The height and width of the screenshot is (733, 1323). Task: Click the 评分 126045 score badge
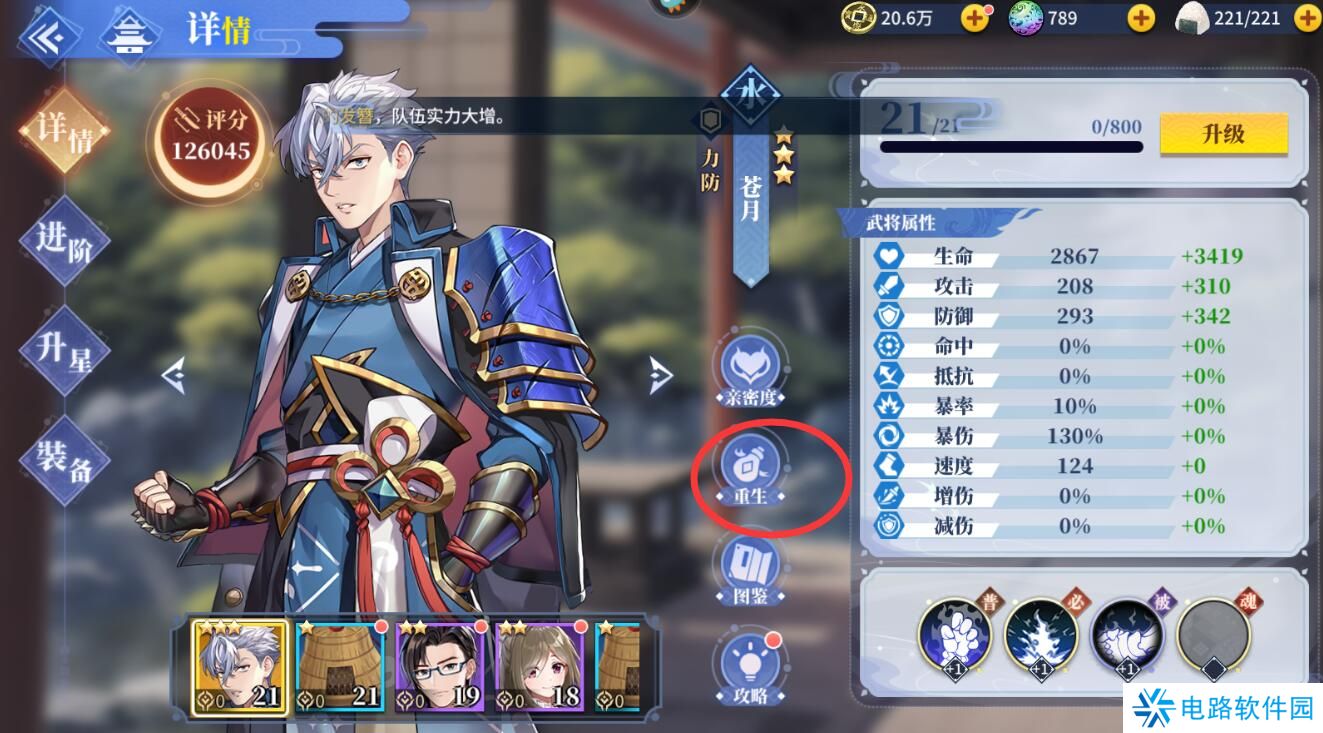[207, 133]
